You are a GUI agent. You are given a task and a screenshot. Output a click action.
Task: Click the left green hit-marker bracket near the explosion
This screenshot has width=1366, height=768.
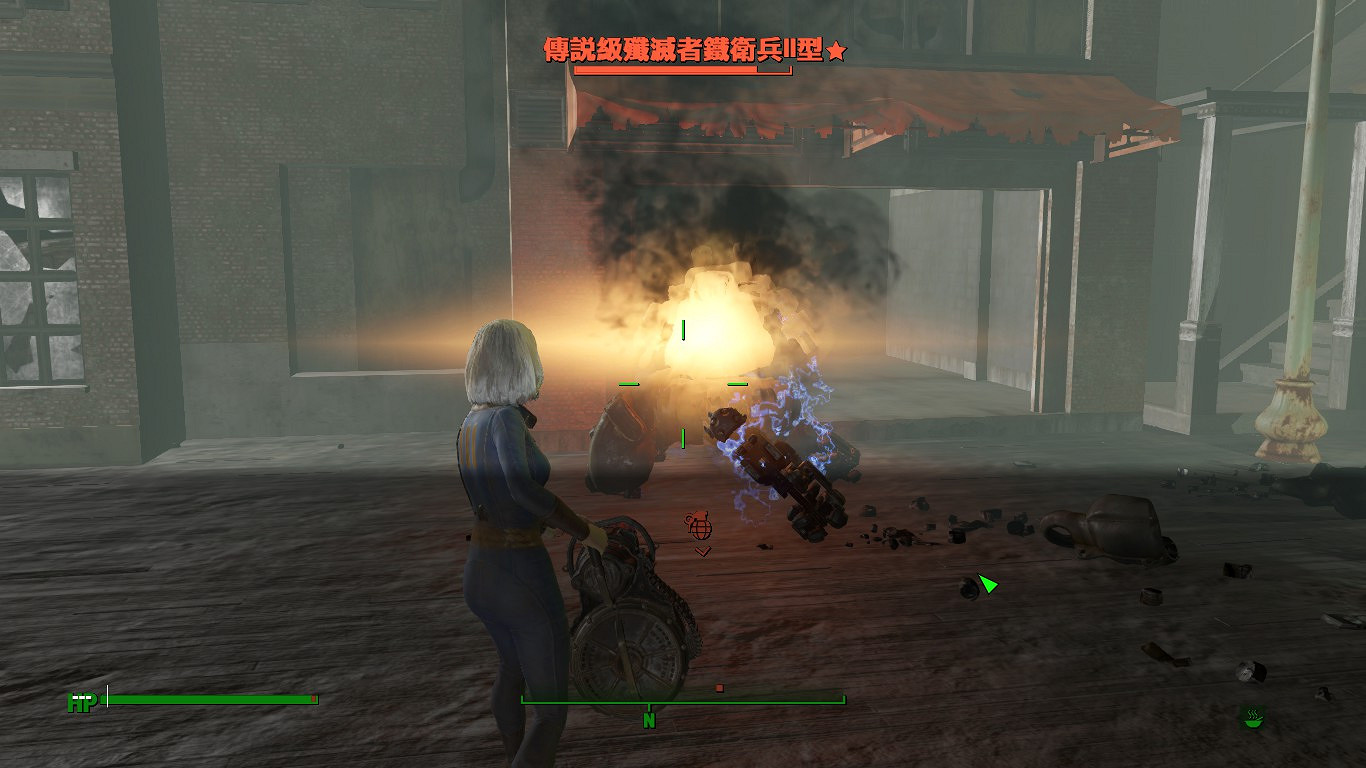627,382
